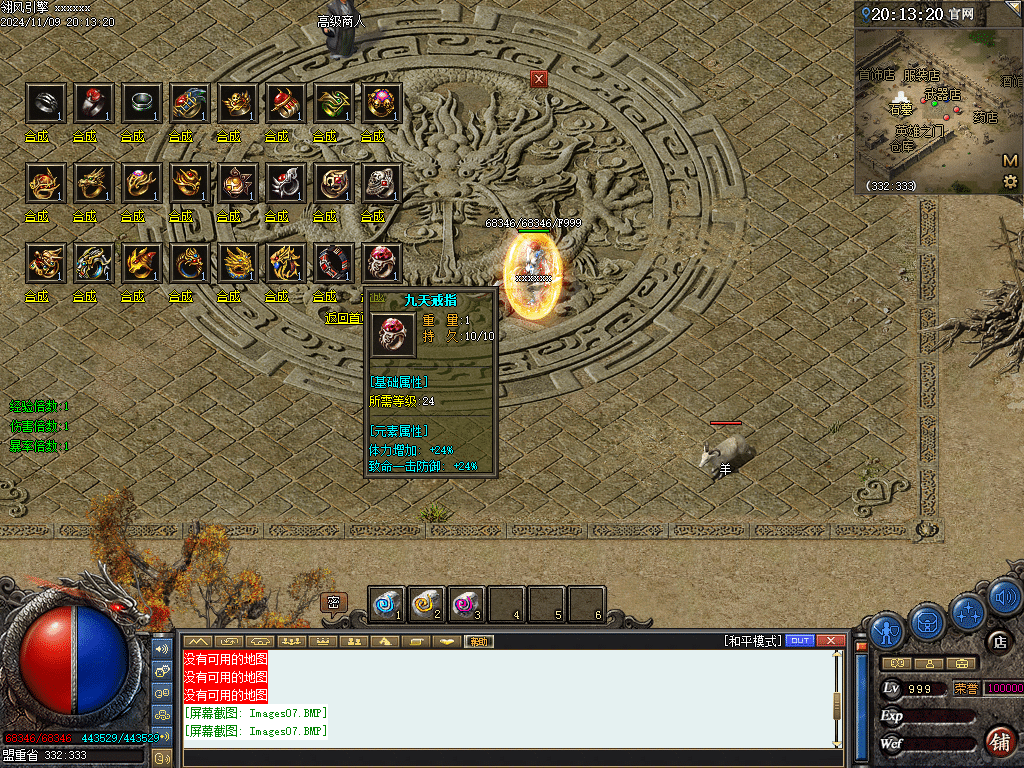Use the yellow swirl scroll in hotbar slot 2
1024x768 pixels.
coord(427,604)
